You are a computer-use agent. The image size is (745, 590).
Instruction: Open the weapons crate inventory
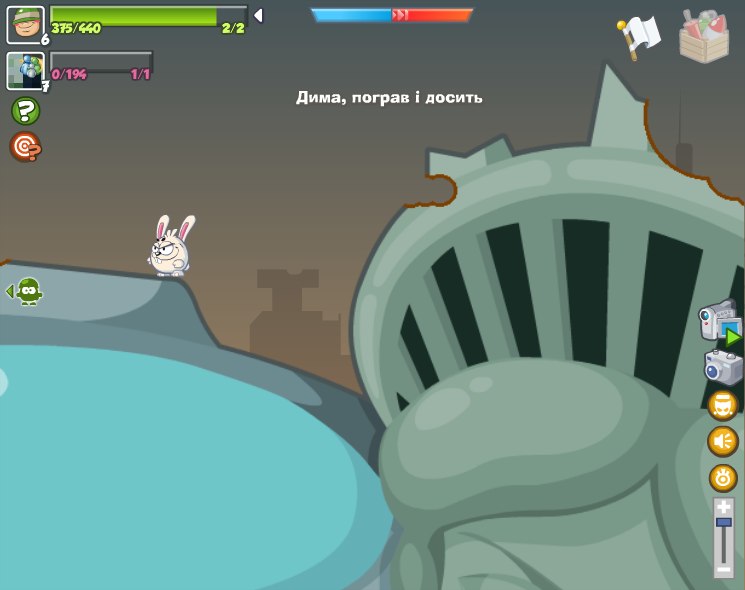point(704,37)
